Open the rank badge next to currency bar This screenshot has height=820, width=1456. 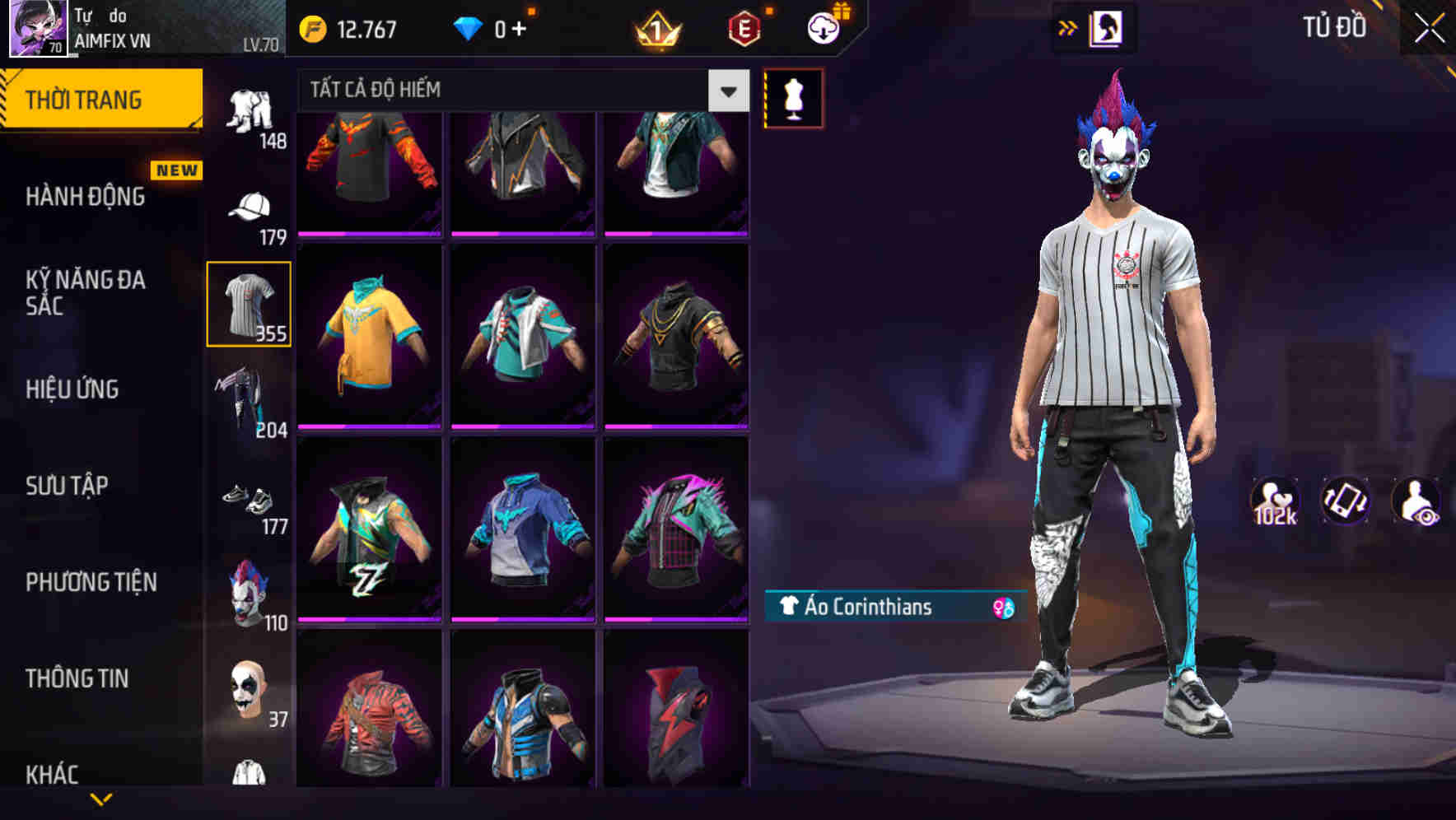[655, 28]
